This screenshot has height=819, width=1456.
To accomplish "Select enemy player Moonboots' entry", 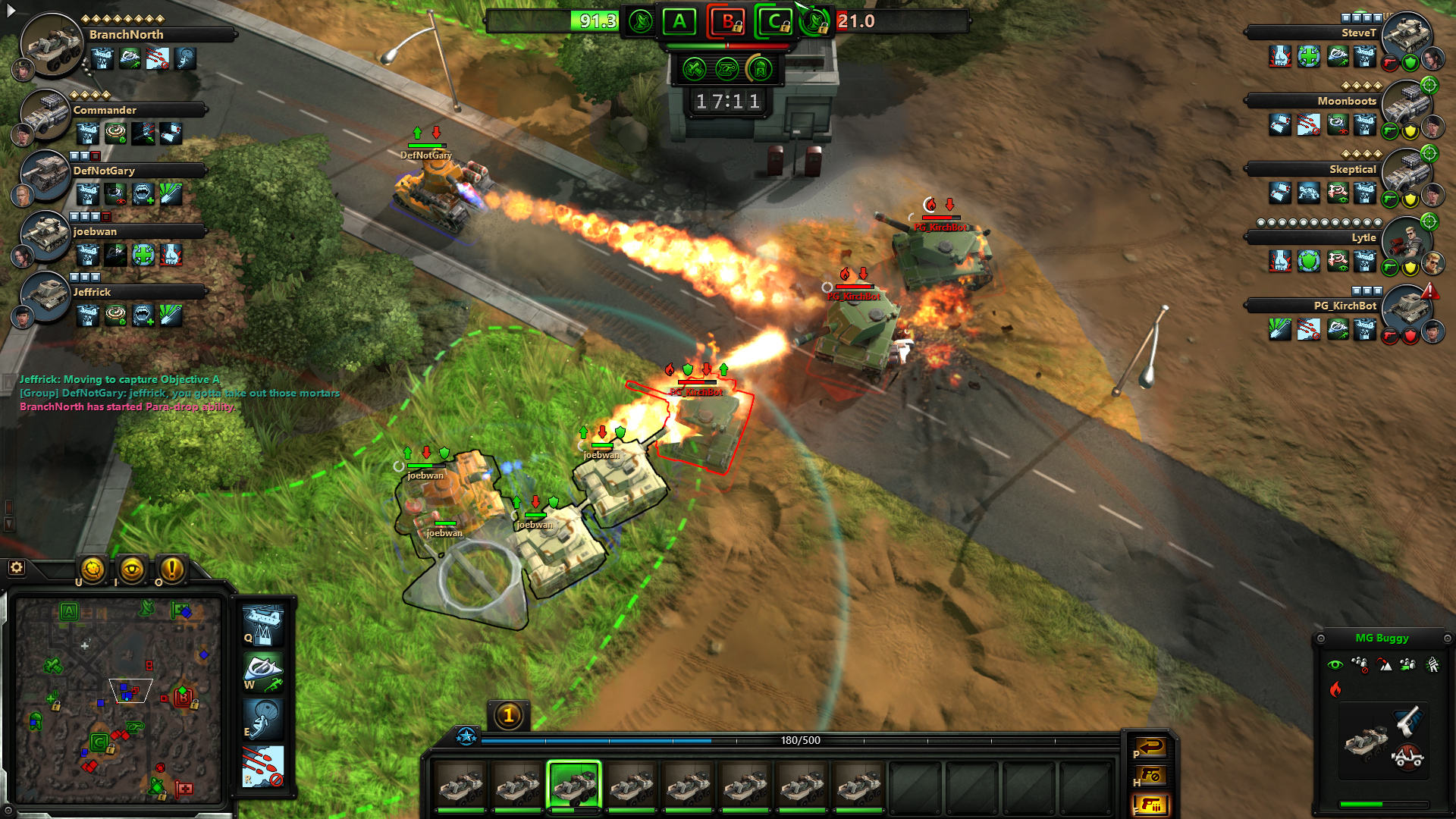I will tap(1346, 101).
